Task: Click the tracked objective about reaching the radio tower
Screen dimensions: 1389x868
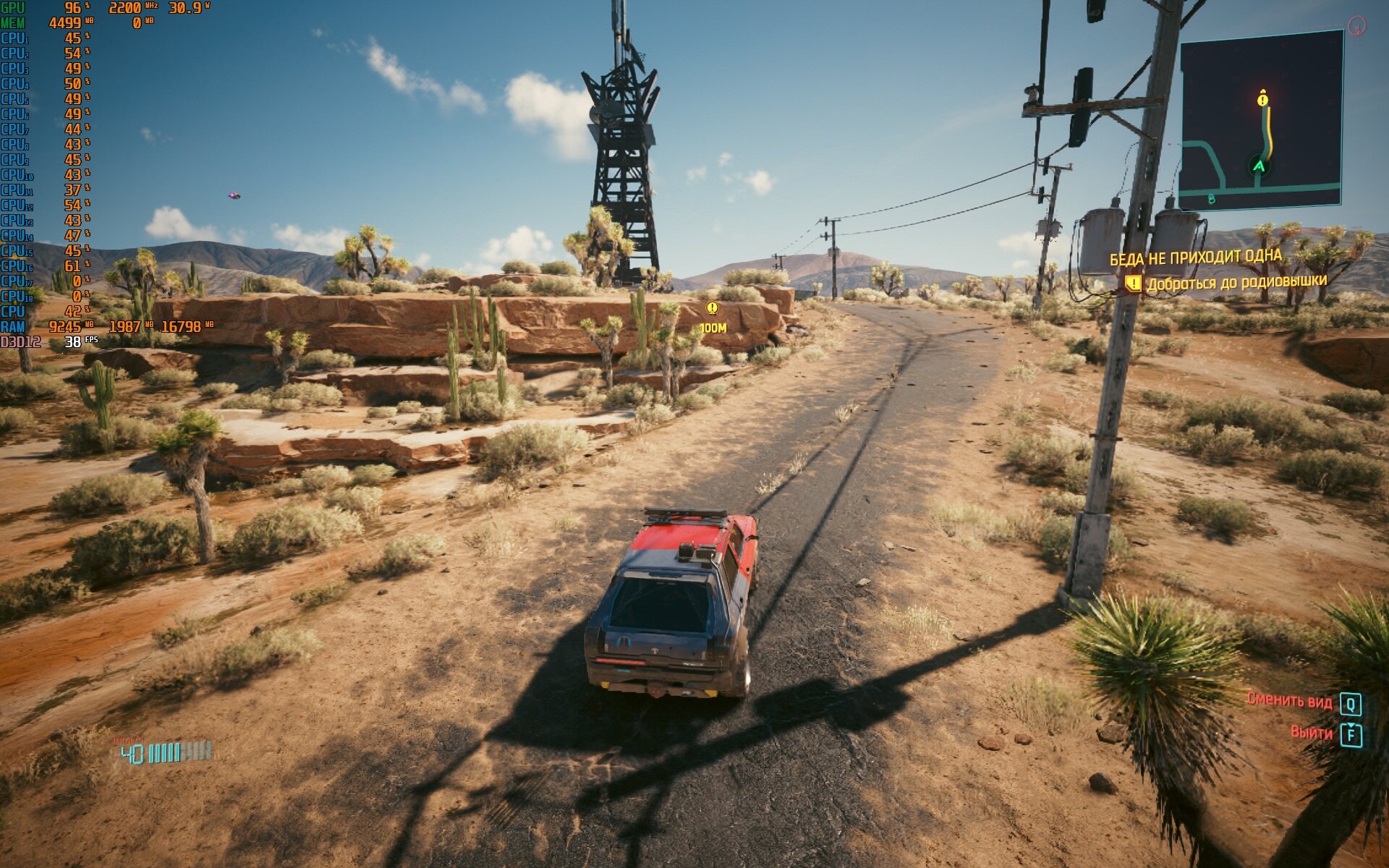Action: click(1236, 282)
